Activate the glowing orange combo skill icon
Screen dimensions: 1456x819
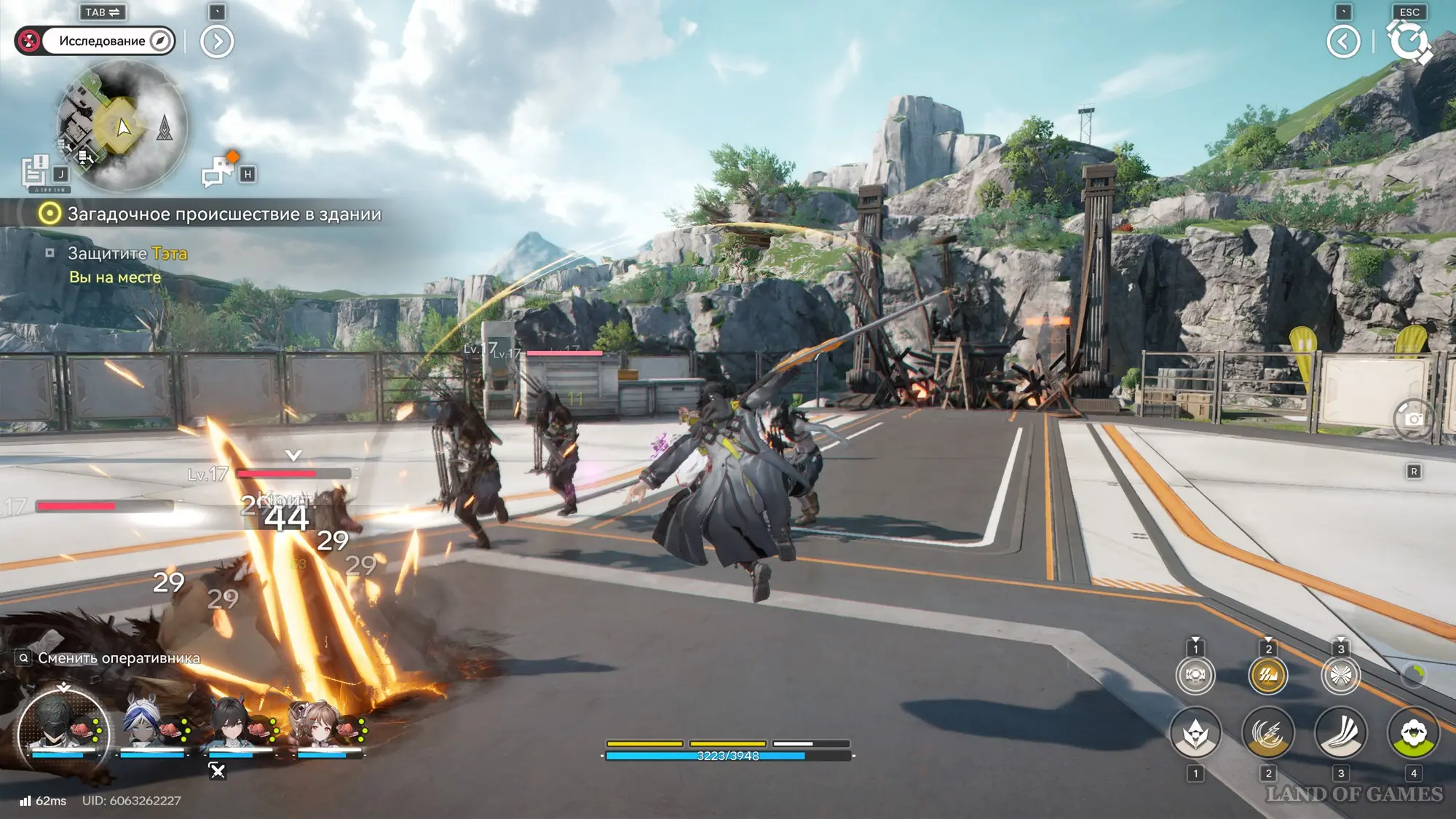point(1268,675)
